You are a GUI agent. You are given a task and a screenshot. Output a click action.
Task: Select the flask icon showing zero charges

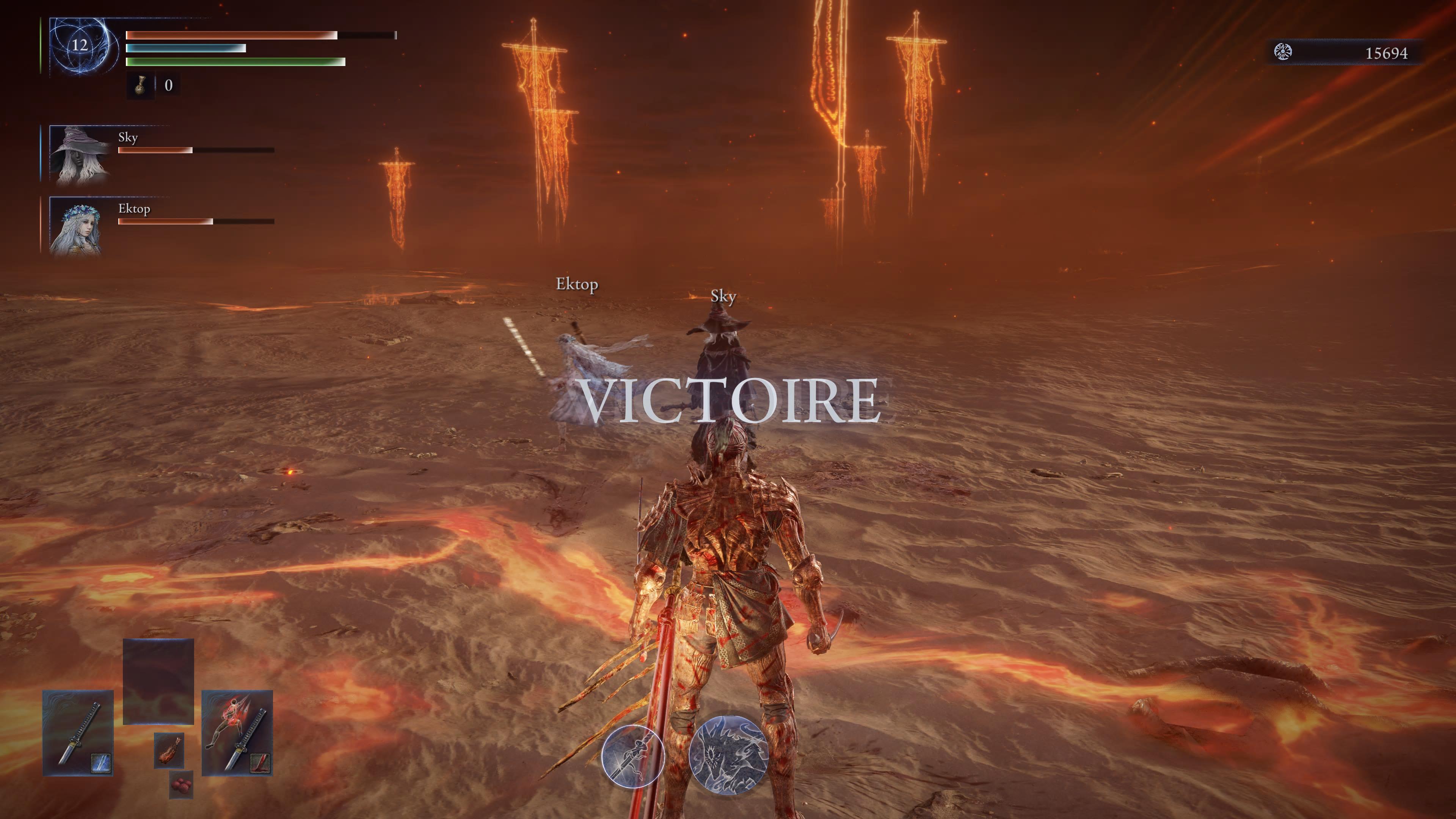[140, 85]
